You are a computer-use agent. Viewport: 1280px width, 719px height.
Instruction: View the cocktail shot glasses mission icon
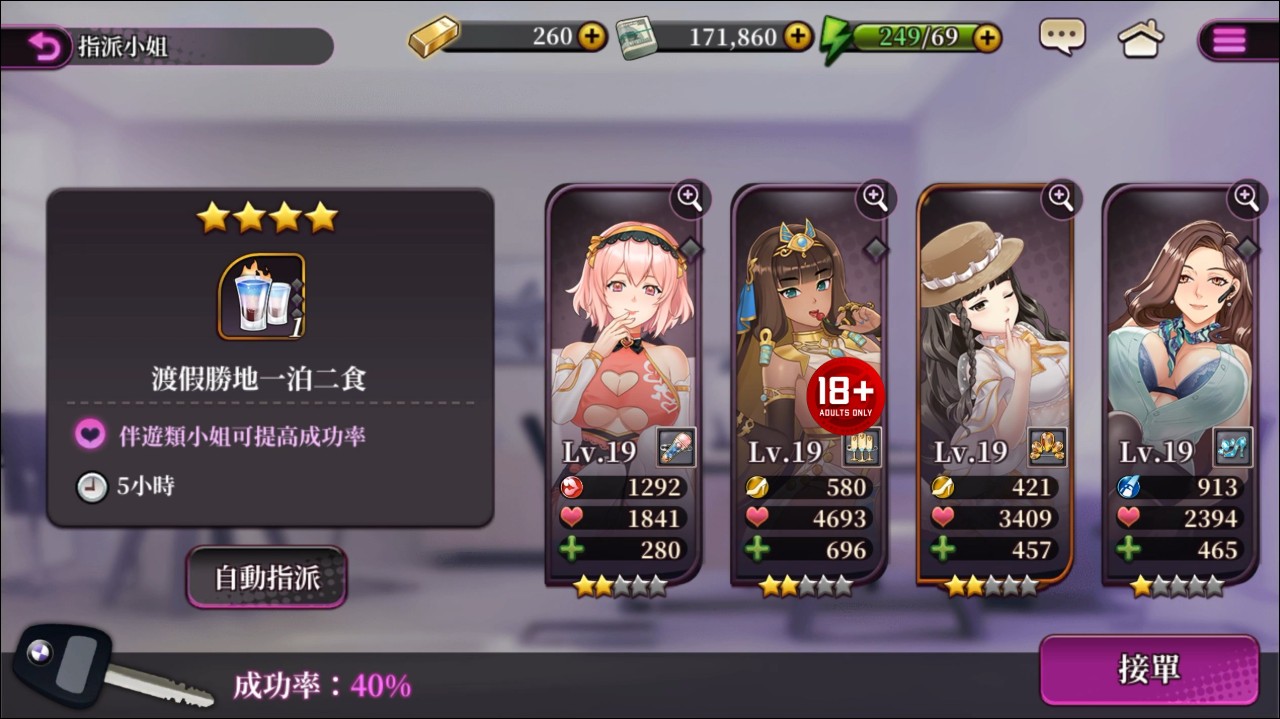tap(261, 297)
